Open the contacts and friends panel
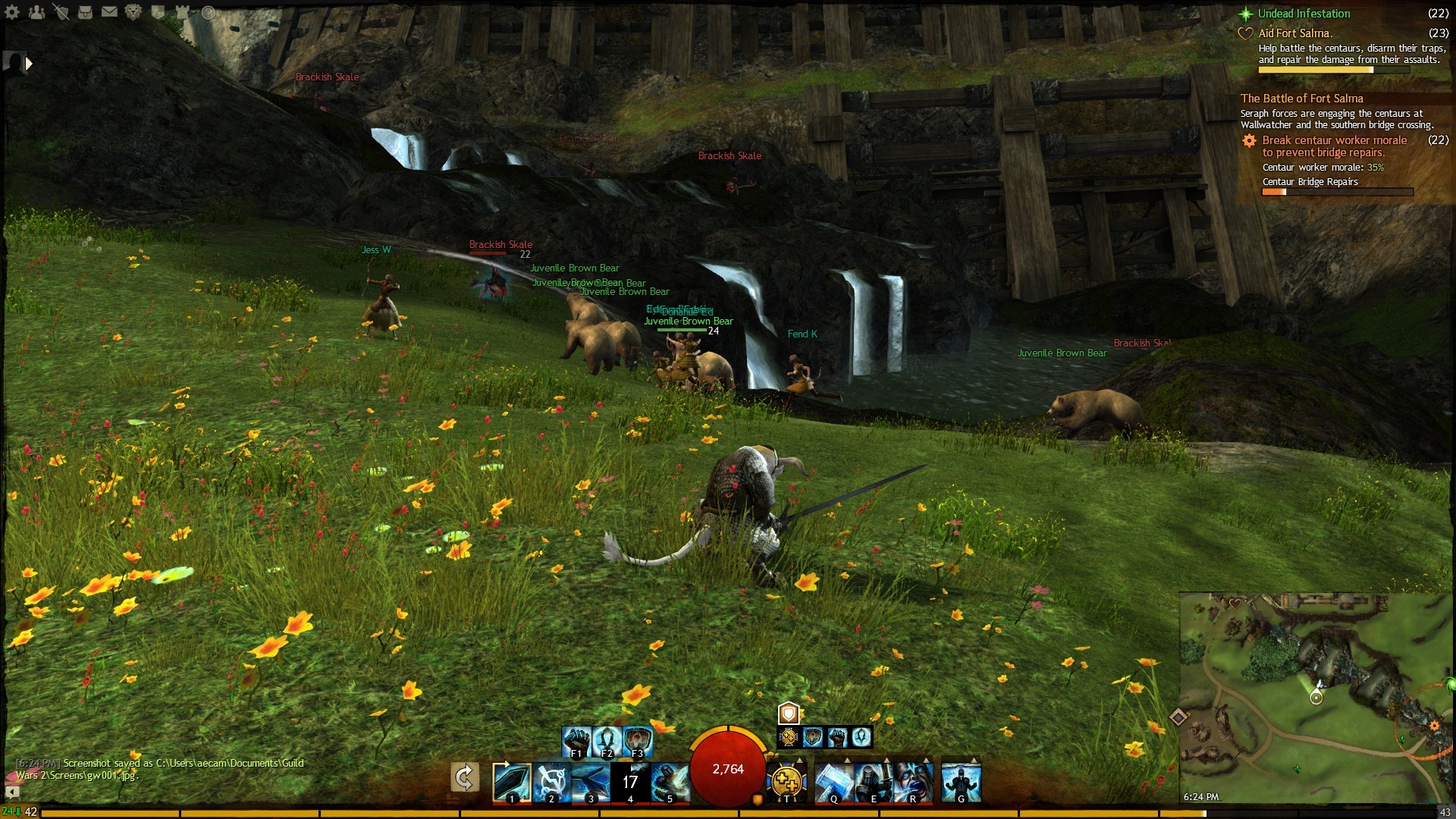 [x=36, y=12]
